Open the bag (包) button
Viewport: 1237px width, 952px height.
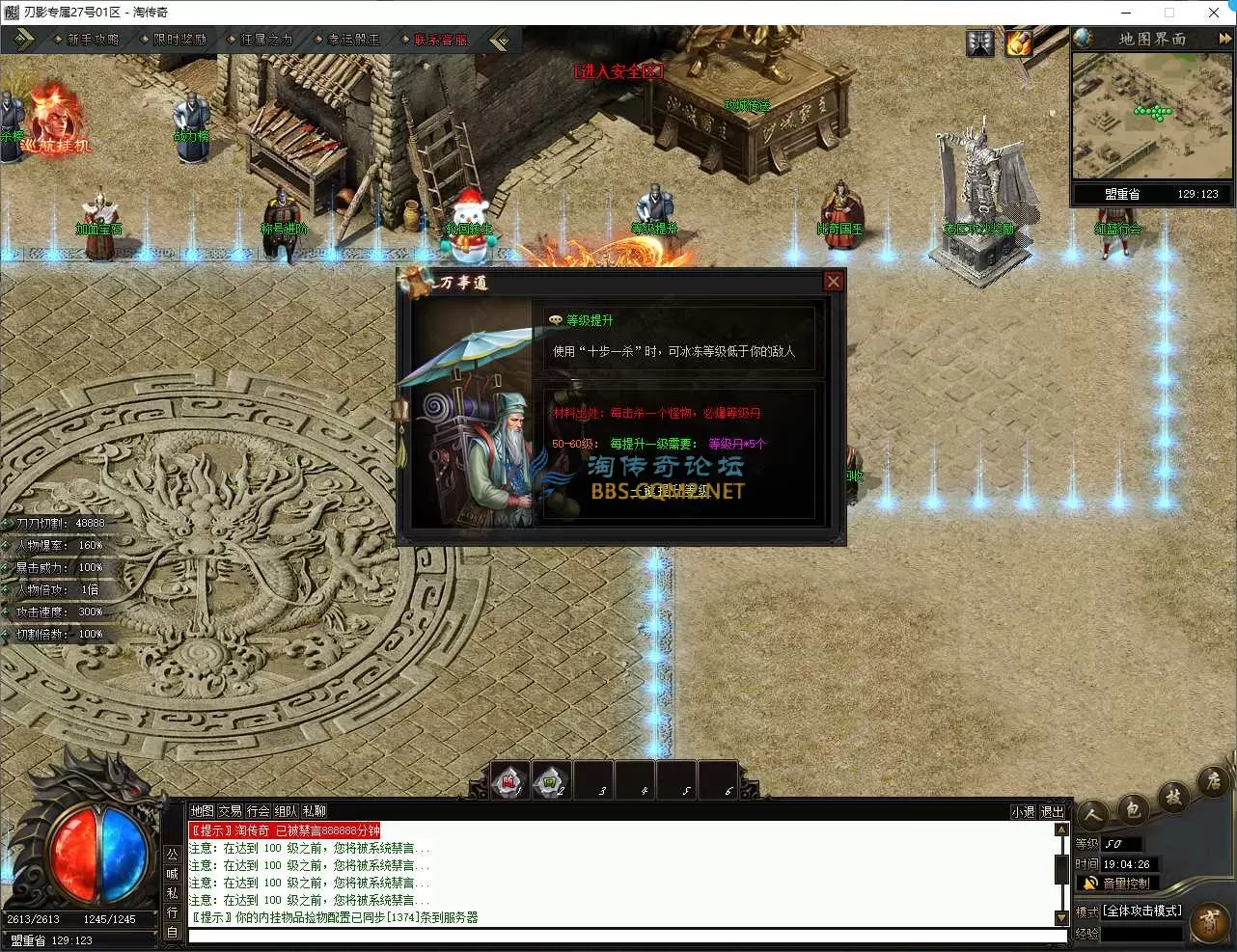pyautogui.click(x=1133, y=808)
